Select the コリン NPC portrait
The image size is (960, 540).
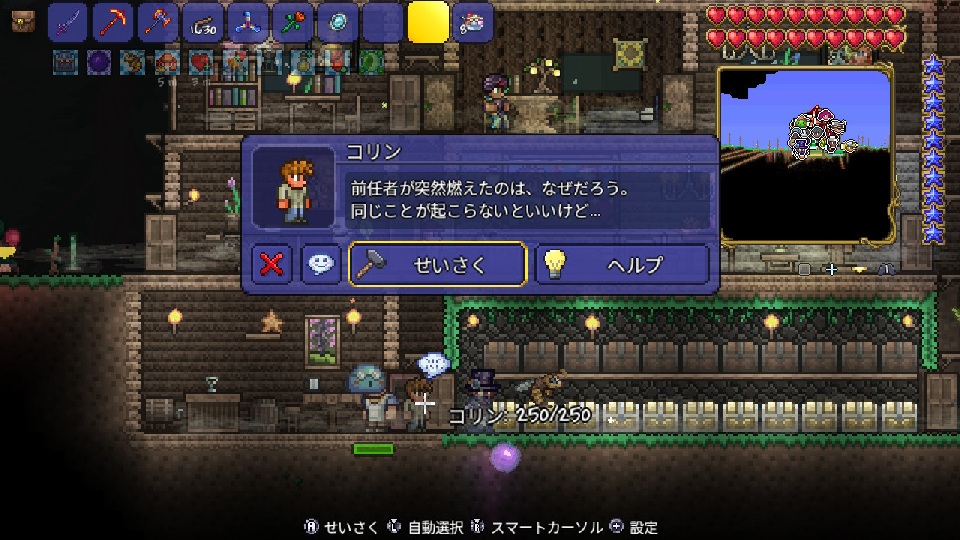click(293, 187)
